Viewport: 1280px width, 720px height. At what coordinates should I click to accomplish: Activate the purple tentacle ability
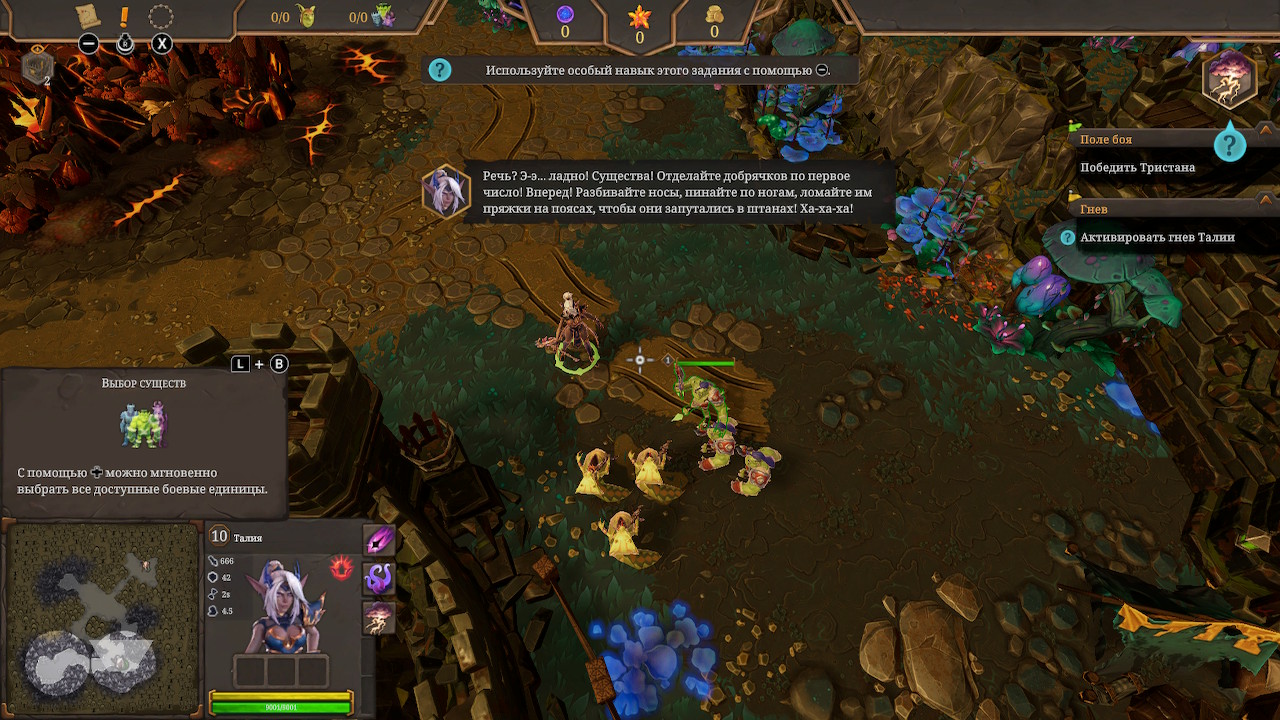coord(379,579)
